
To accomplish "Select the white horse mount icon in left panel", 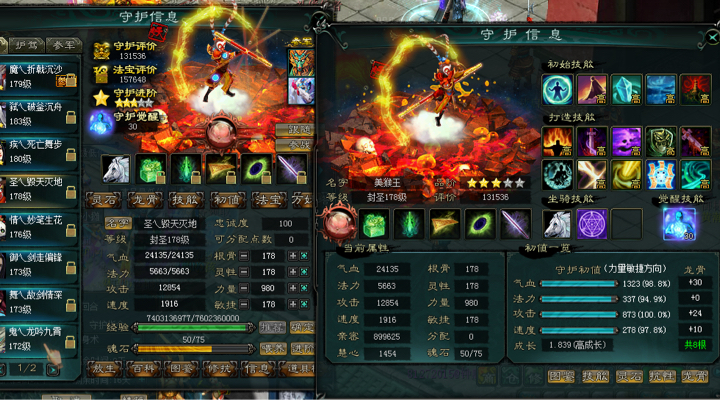I will (115, 168).
